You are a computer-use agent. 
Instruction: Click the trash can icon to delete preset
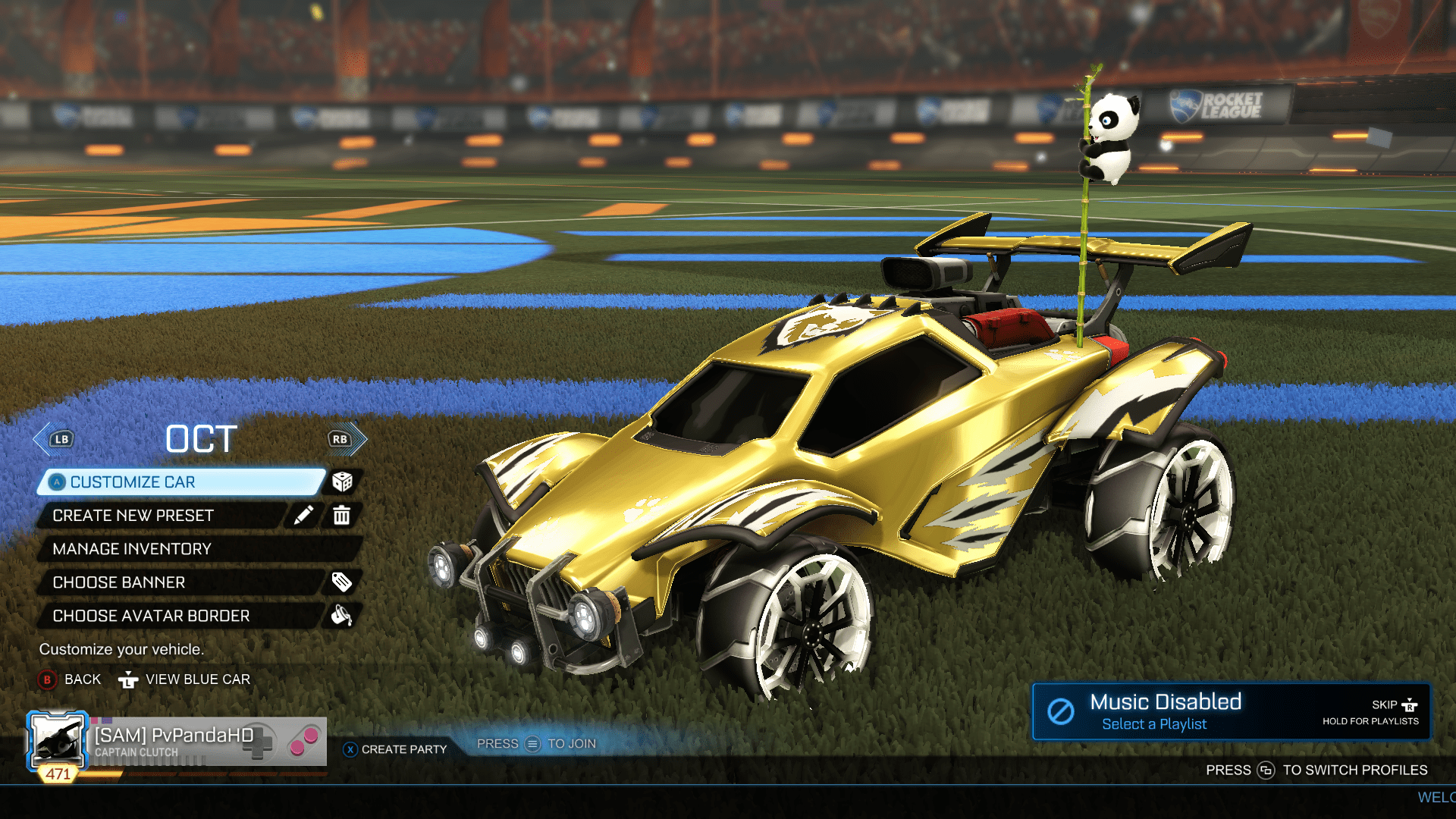tap(341, 515)
